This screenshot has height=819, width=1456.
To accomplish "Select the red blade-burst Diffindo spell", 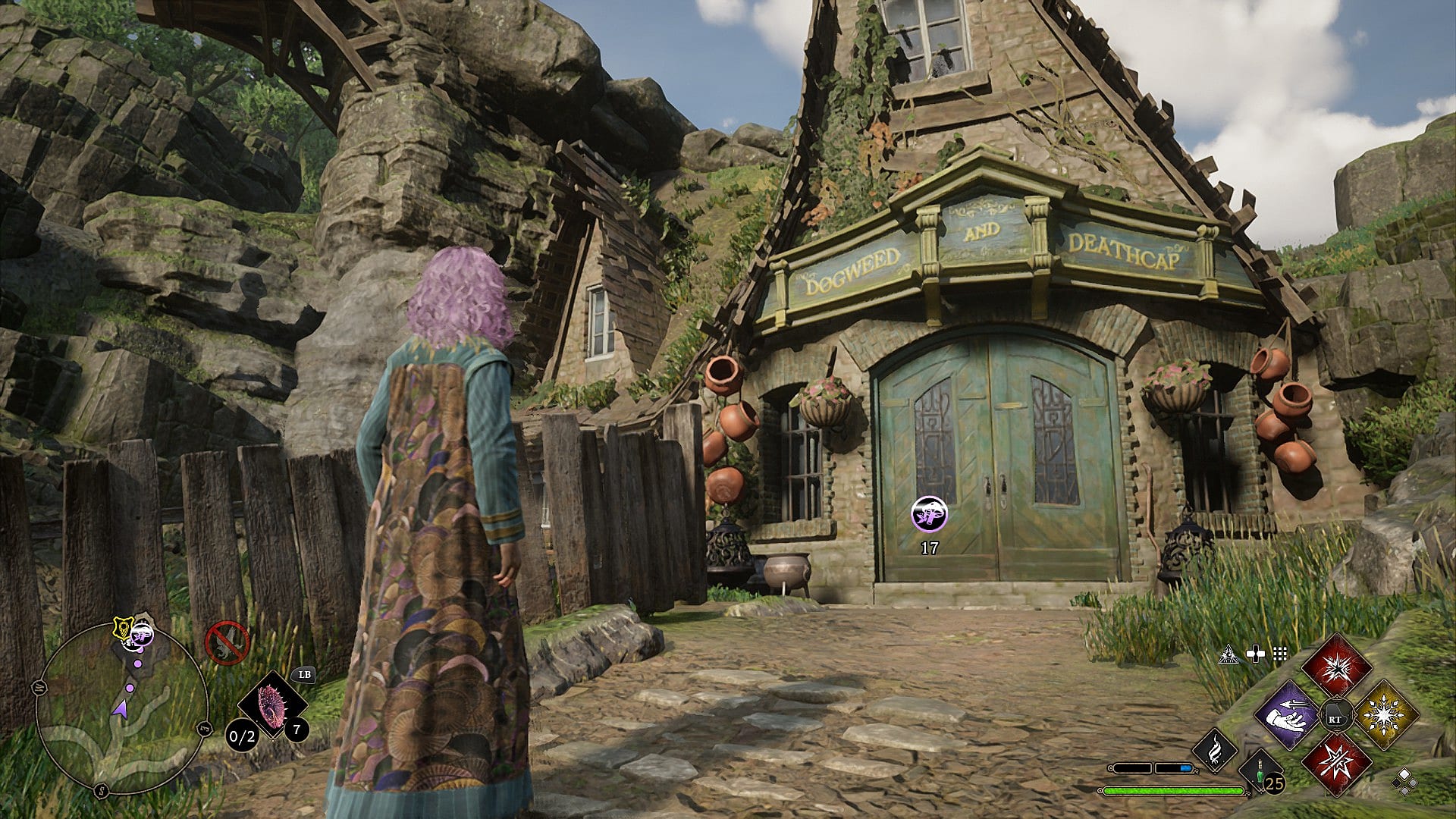I will tap(1336, 763).
